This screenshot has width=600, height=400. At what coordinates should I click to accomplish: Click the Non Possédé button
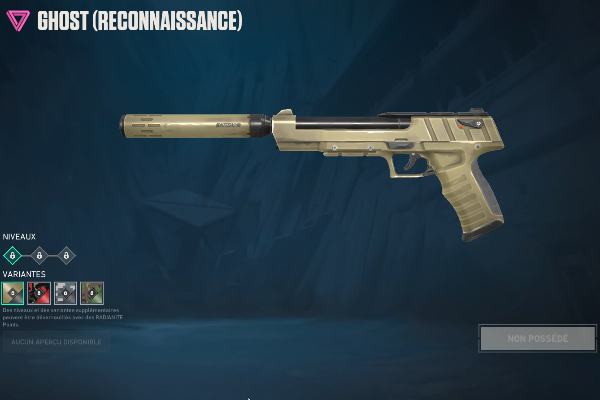[537, 338]
